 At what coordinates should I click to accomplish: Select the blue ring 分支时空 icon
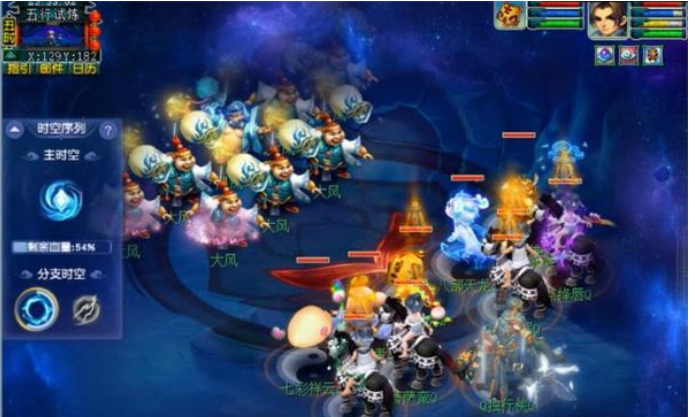coord(36,309)
